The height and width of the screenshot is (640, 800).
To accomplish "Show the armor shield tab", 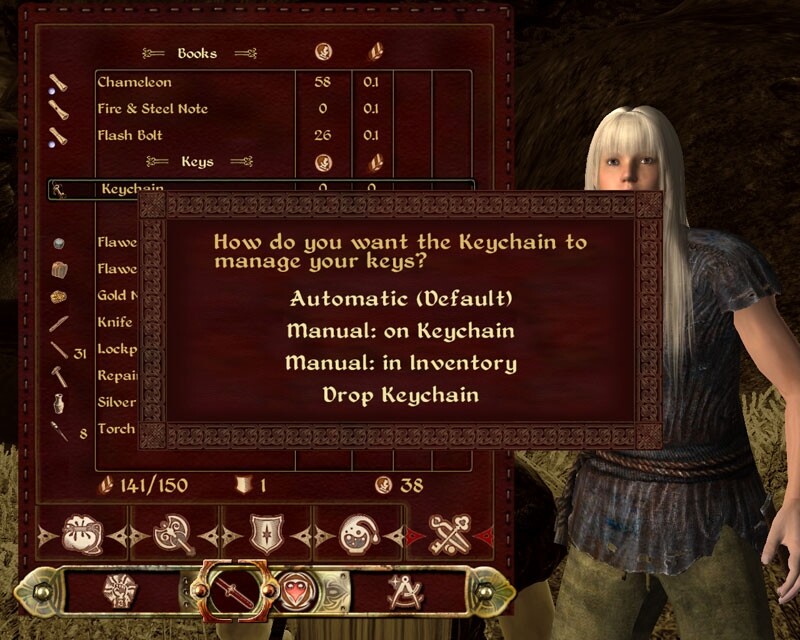I will click(x=265, y=533).
